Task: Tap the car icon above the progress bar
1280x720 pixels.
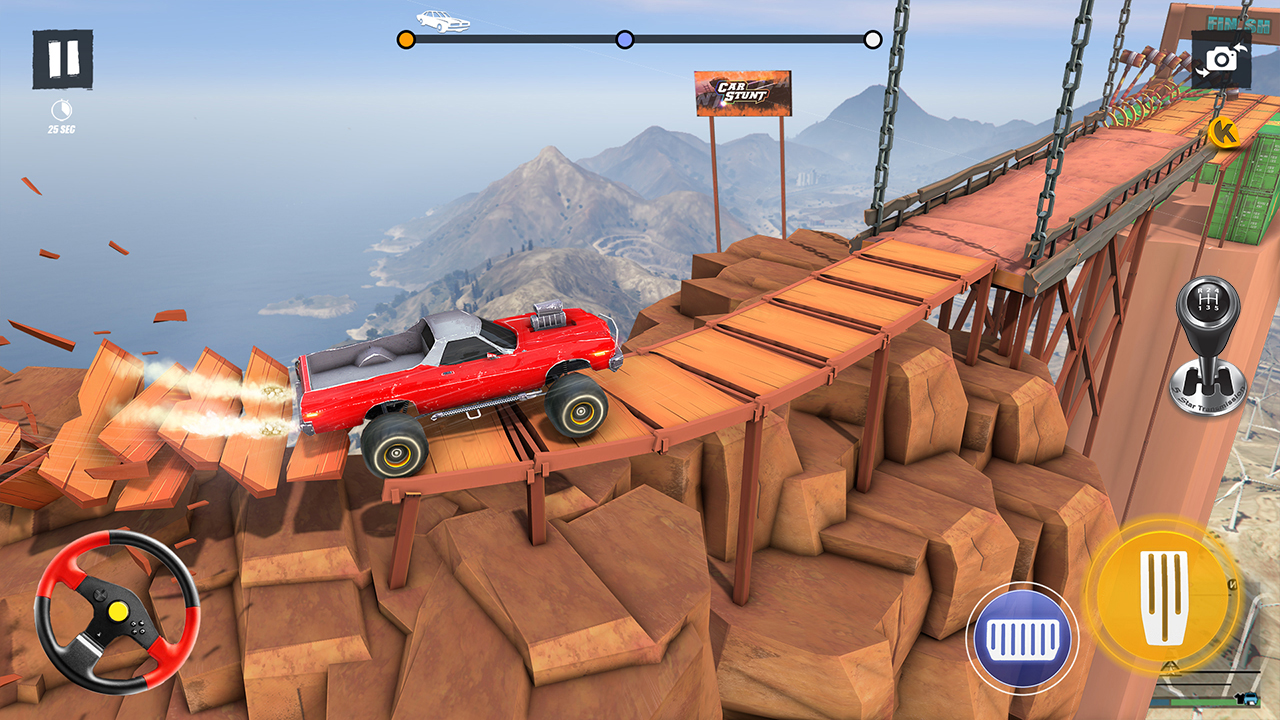Action: [x=442, y=21]
